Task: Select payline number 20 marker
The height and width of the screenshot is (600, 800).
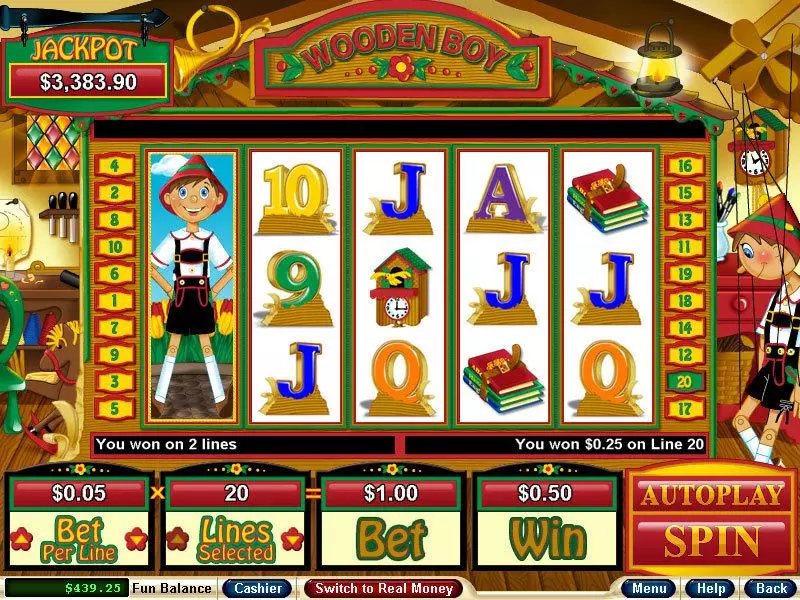Action: pos(685,381)
